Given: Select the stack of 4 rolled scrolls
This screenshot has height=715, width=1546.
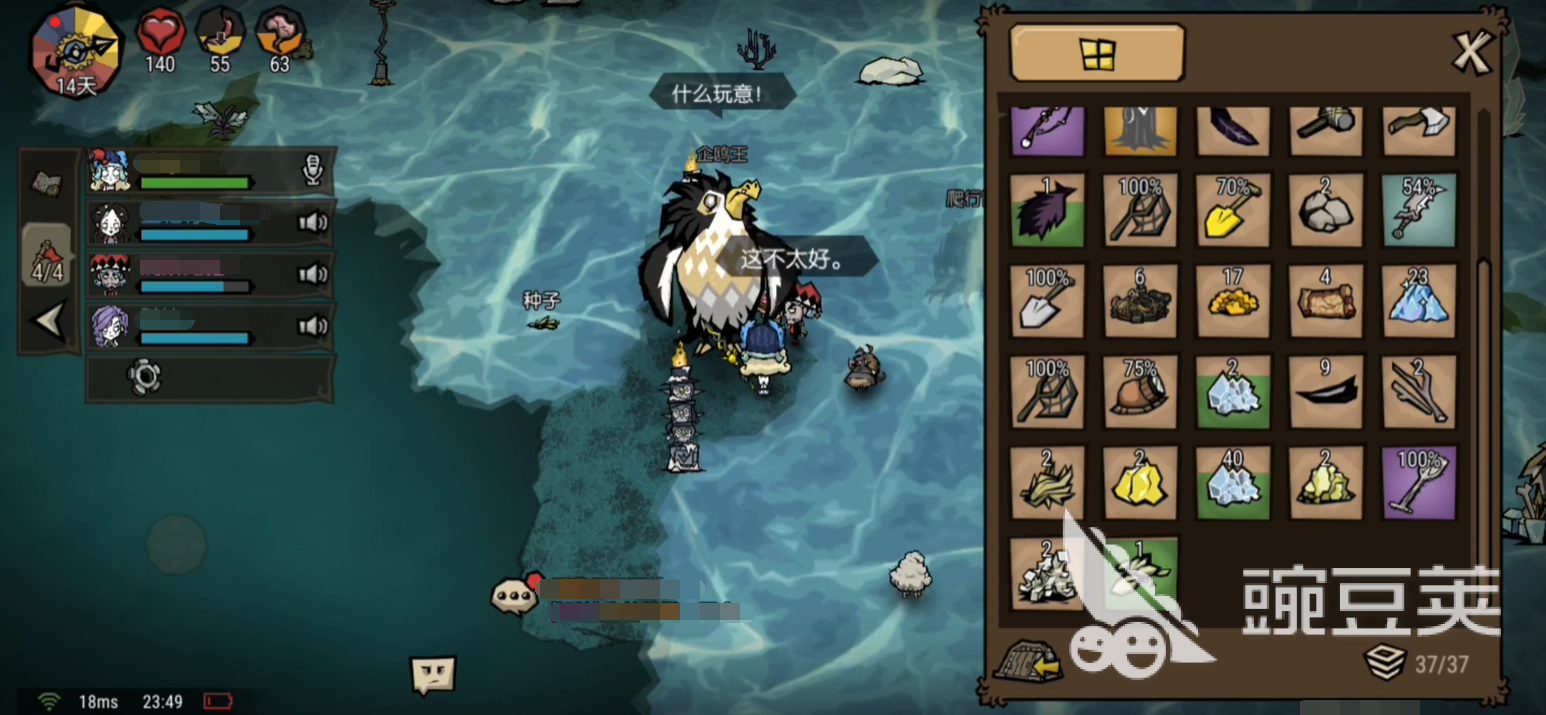Looking at the screenshot, I should coord(1325,301).
